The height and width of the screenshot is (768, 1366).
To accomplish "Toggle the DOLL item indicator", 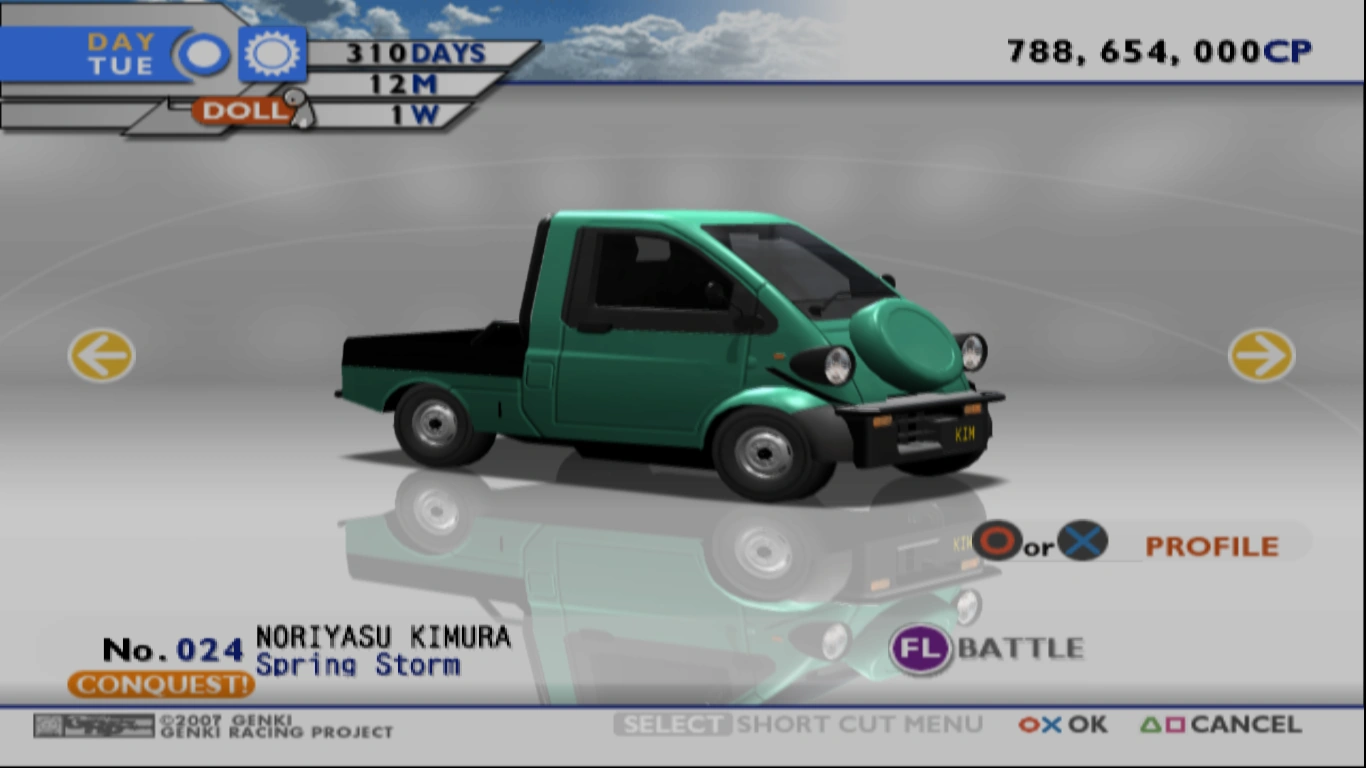I will [240, 112].
